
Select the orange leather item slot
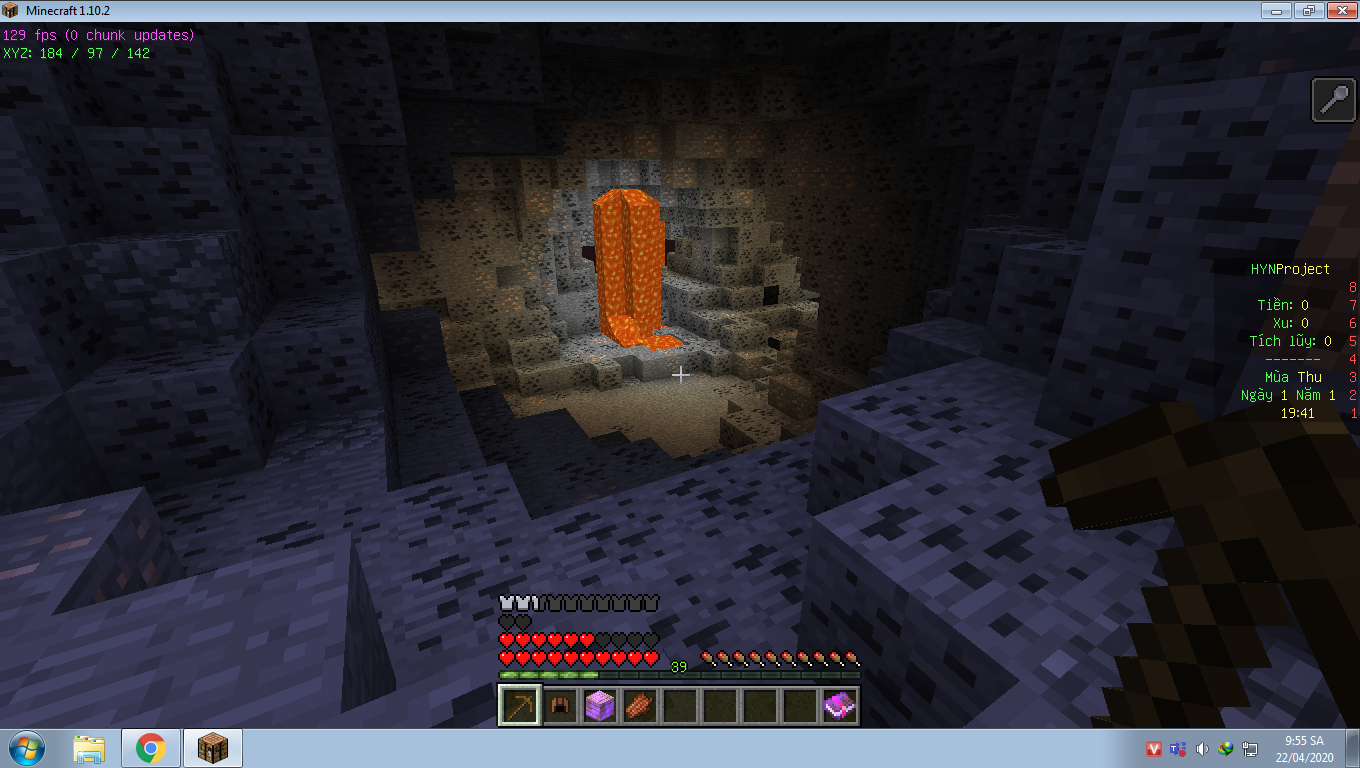click(639, 706)
